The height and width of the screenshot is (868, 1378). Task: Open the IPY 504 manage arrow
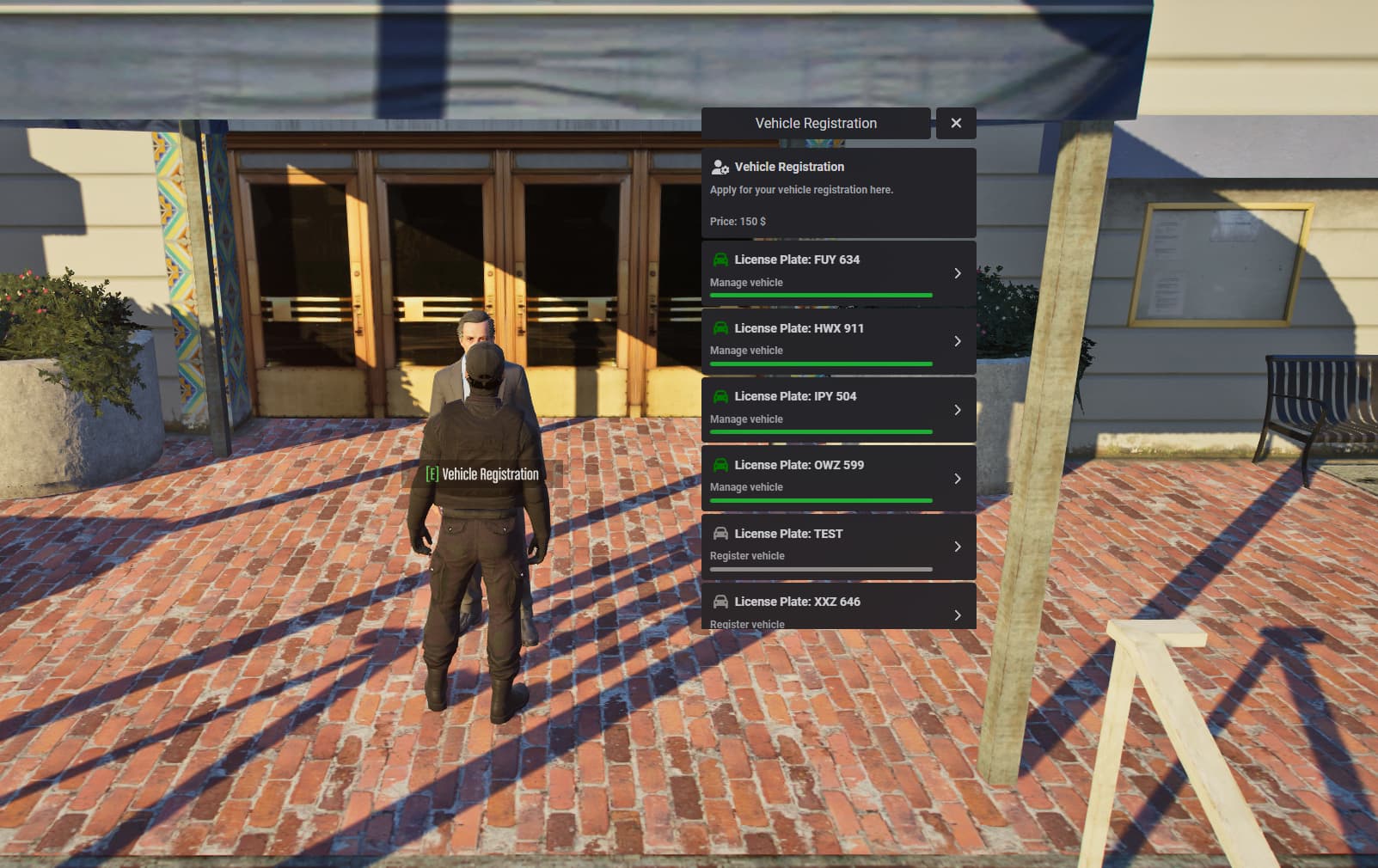(958, 410)
